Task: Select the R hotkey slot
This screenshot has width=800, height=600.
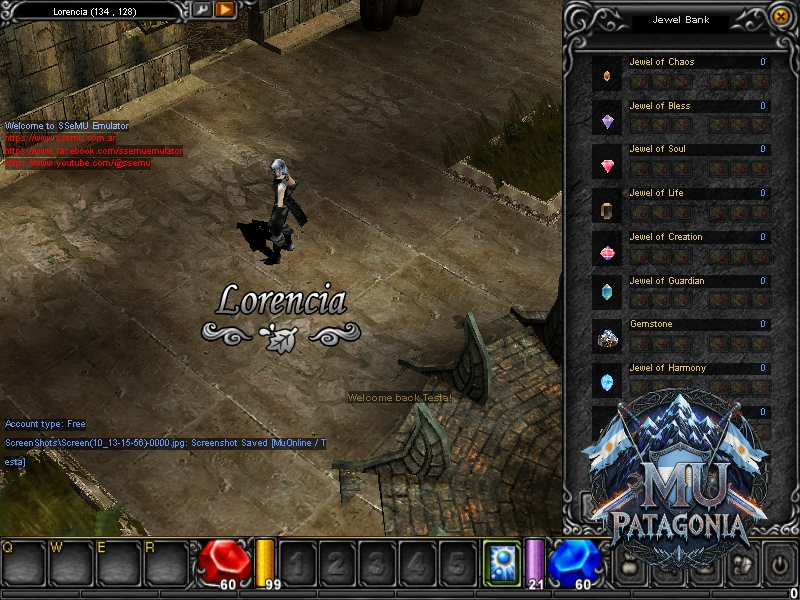Action: pos(167,564)
